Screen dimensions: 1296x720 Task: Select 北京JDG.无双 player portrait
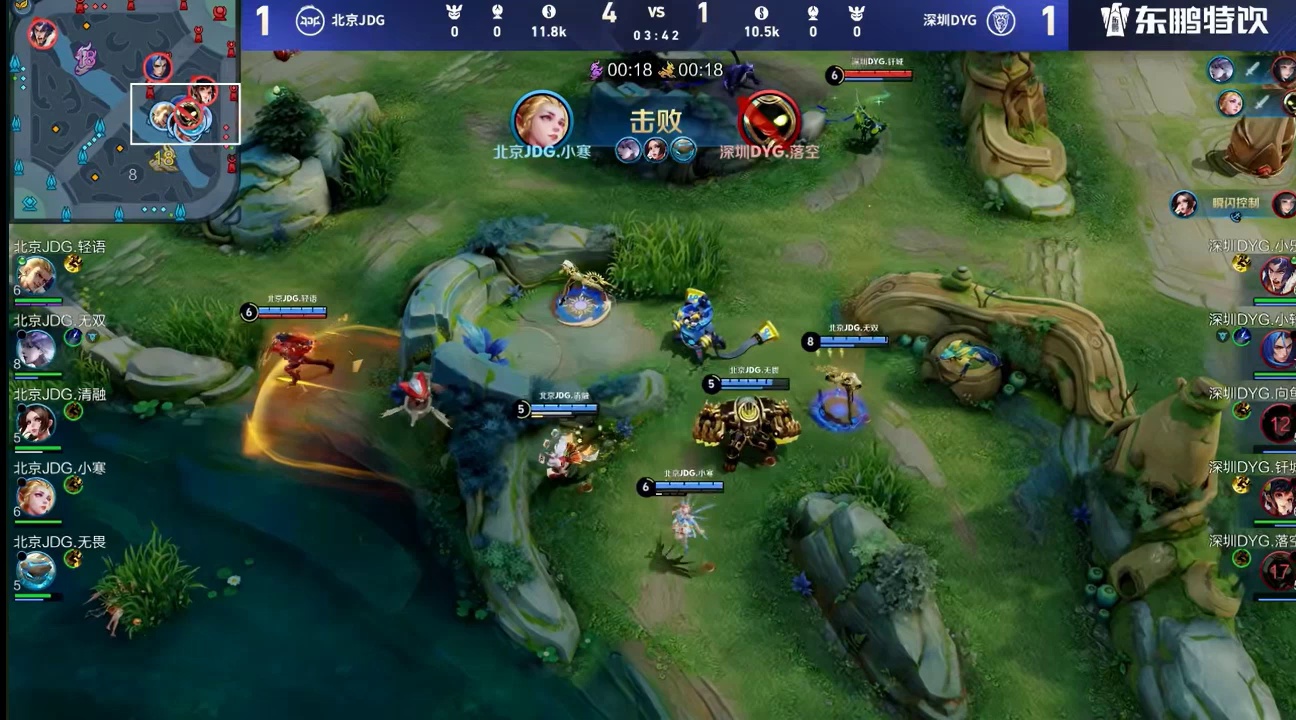(x=36, y=348)
